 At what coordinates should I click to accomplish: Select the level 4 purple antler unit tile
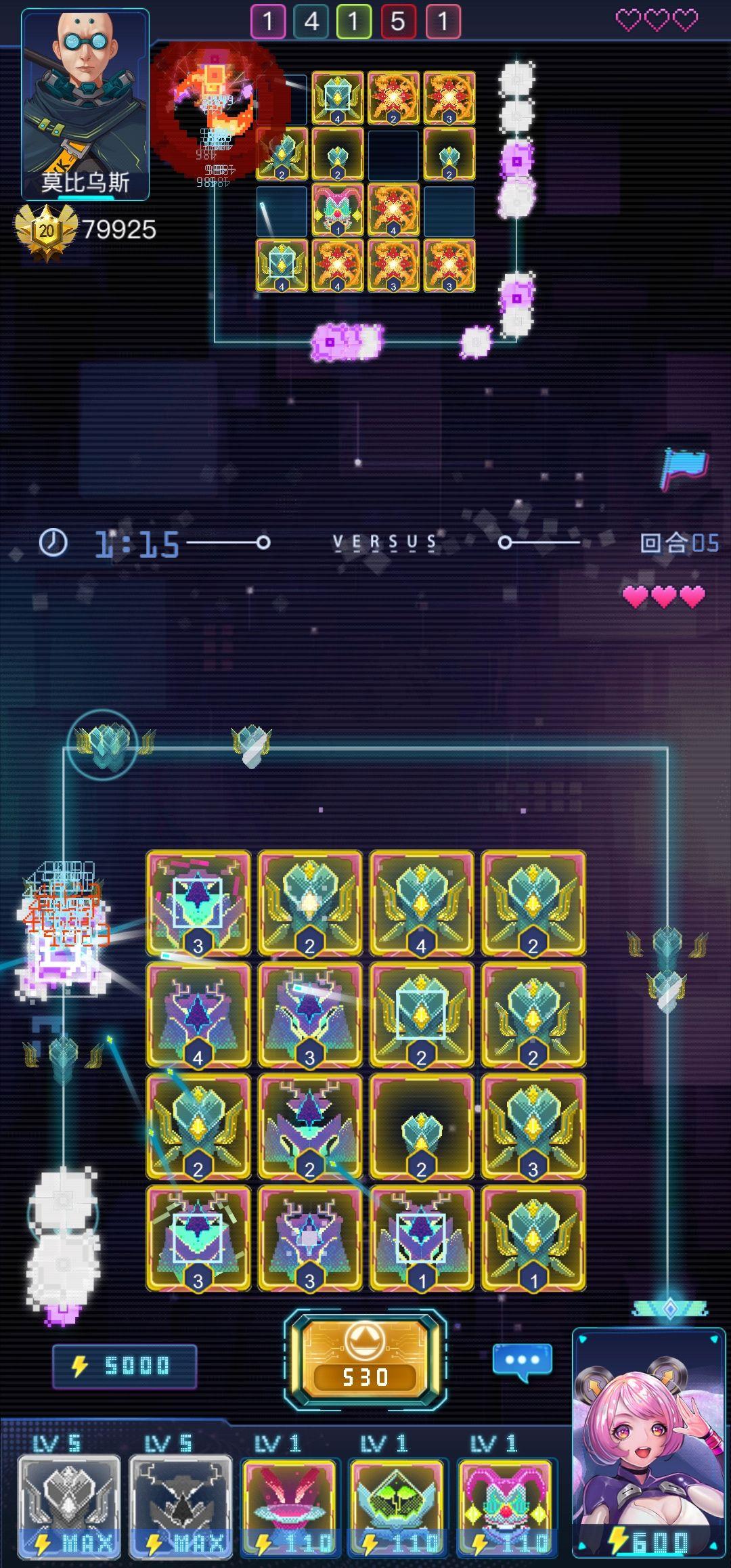(x=198, y=1014)
